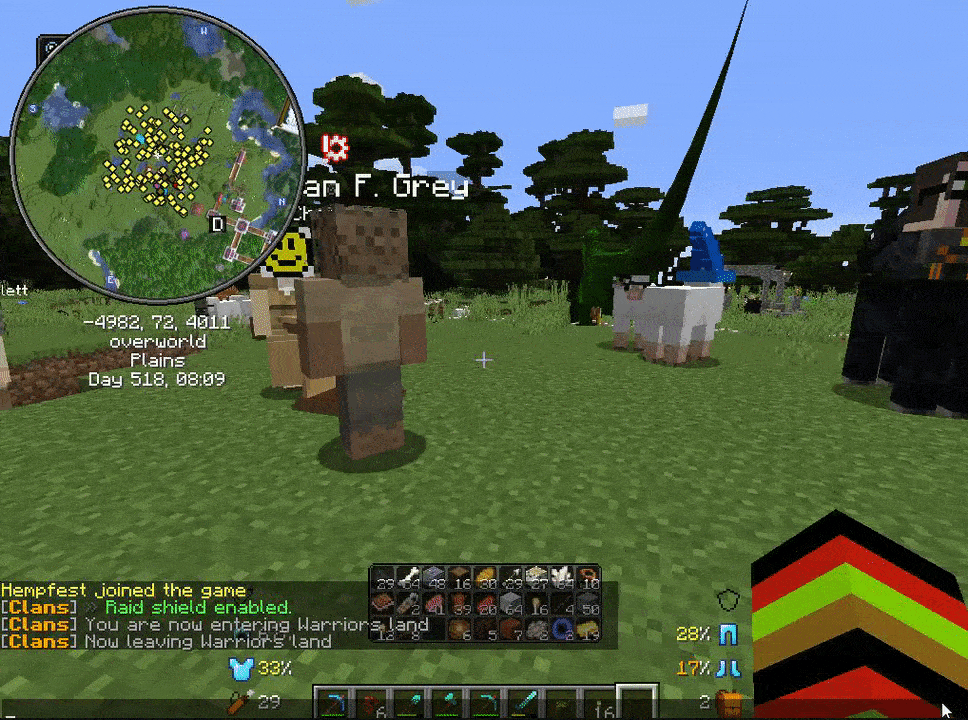
Task: Click the D waypoint marker on minimap
Action: coord(217,224)
